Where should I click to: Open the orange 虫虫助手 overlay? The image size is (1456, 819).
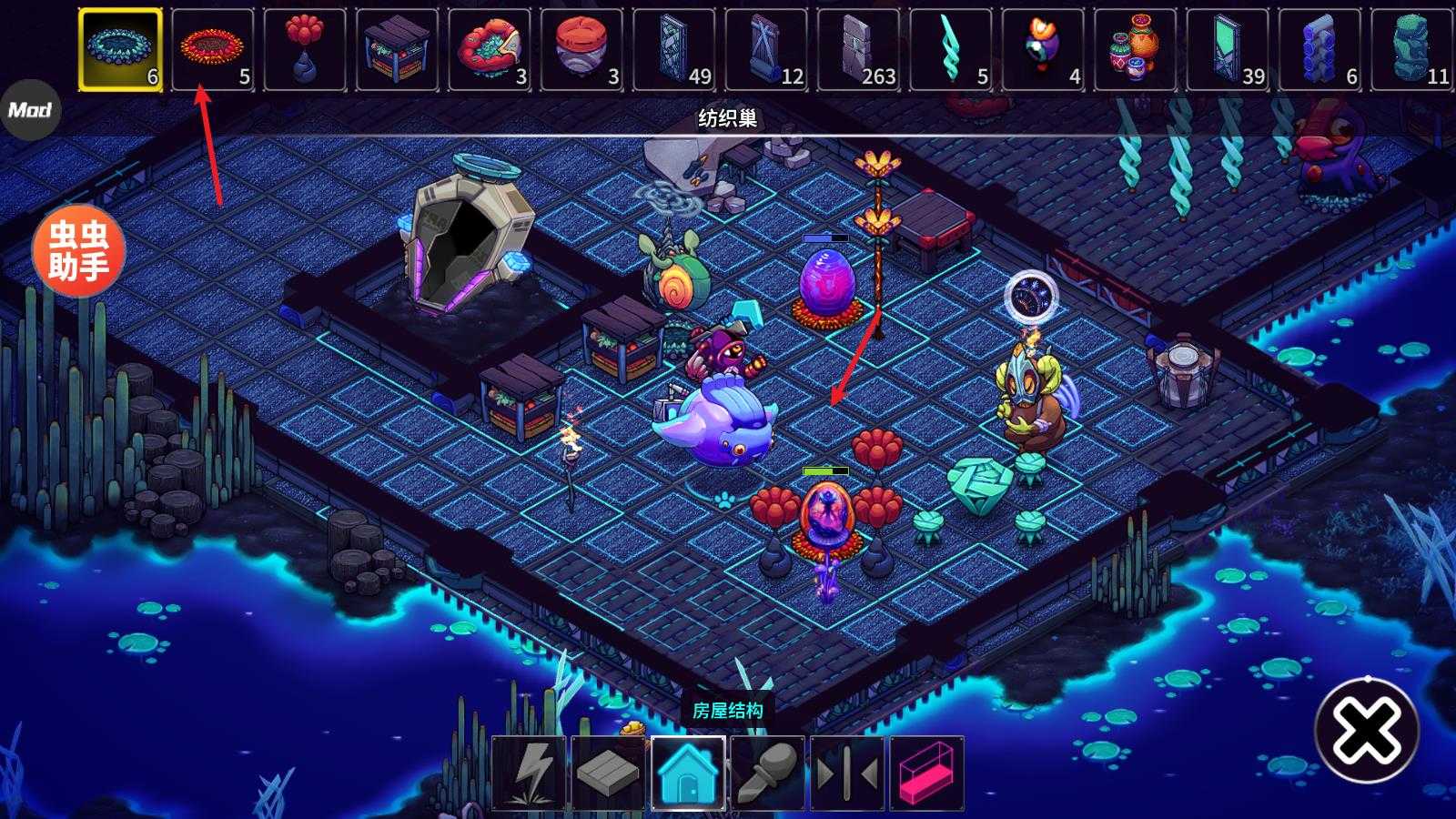(78, 251)
